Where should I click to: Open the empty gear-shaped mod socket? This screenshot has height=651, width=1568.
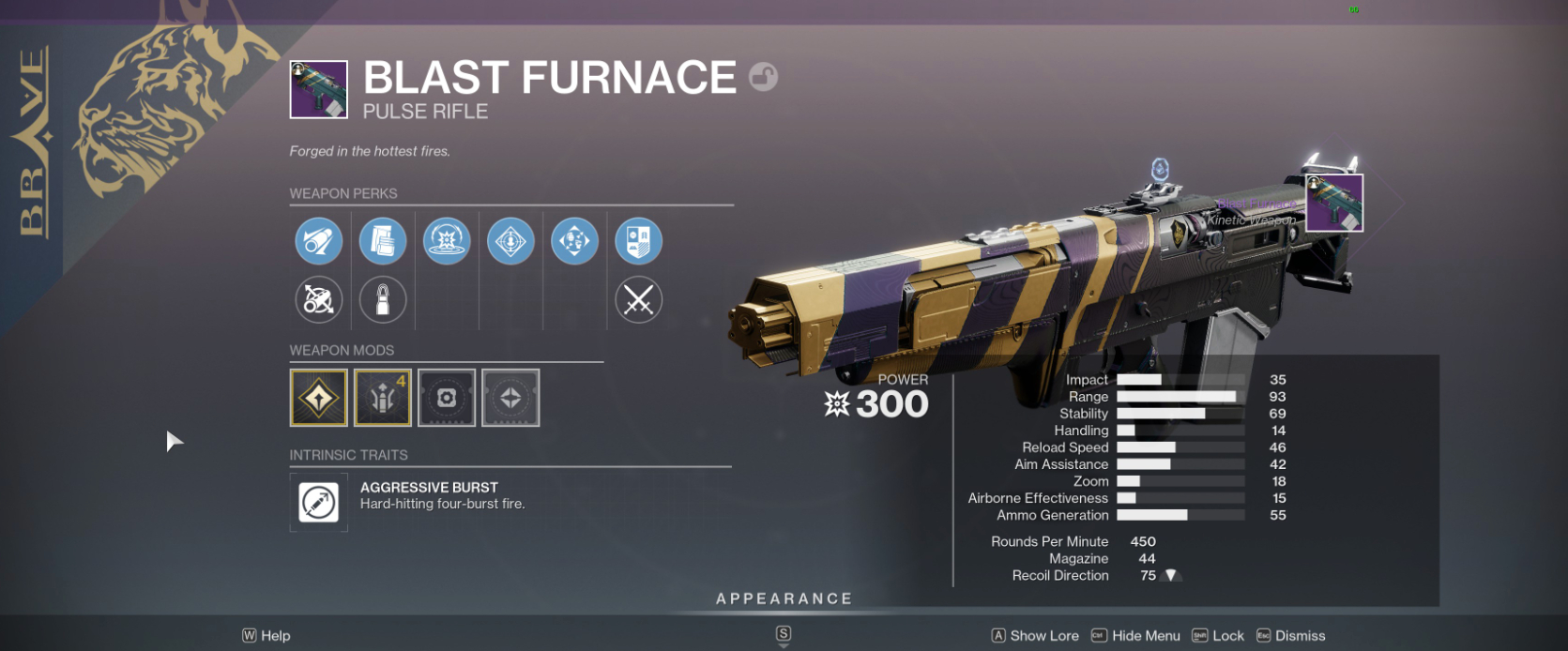pyautogui.click(x=447, y=398)
